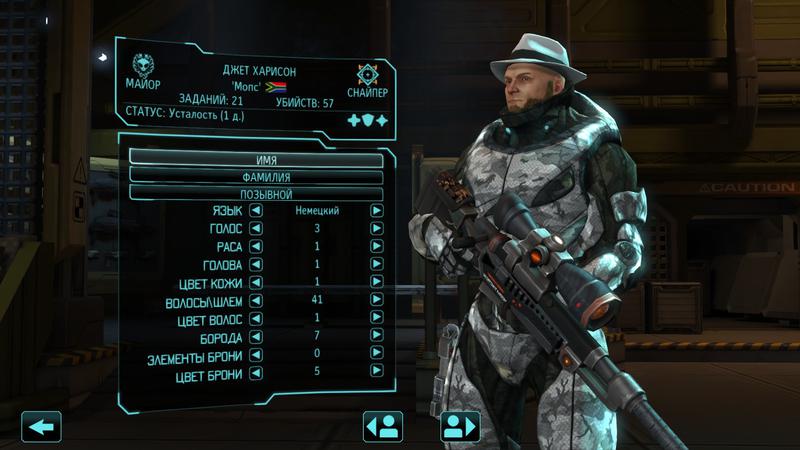This screenshot has height=450, width=800.
Task: Decrease the ЦВЕТ ВОЛОС hair color
Action: [x=255, y=318]
